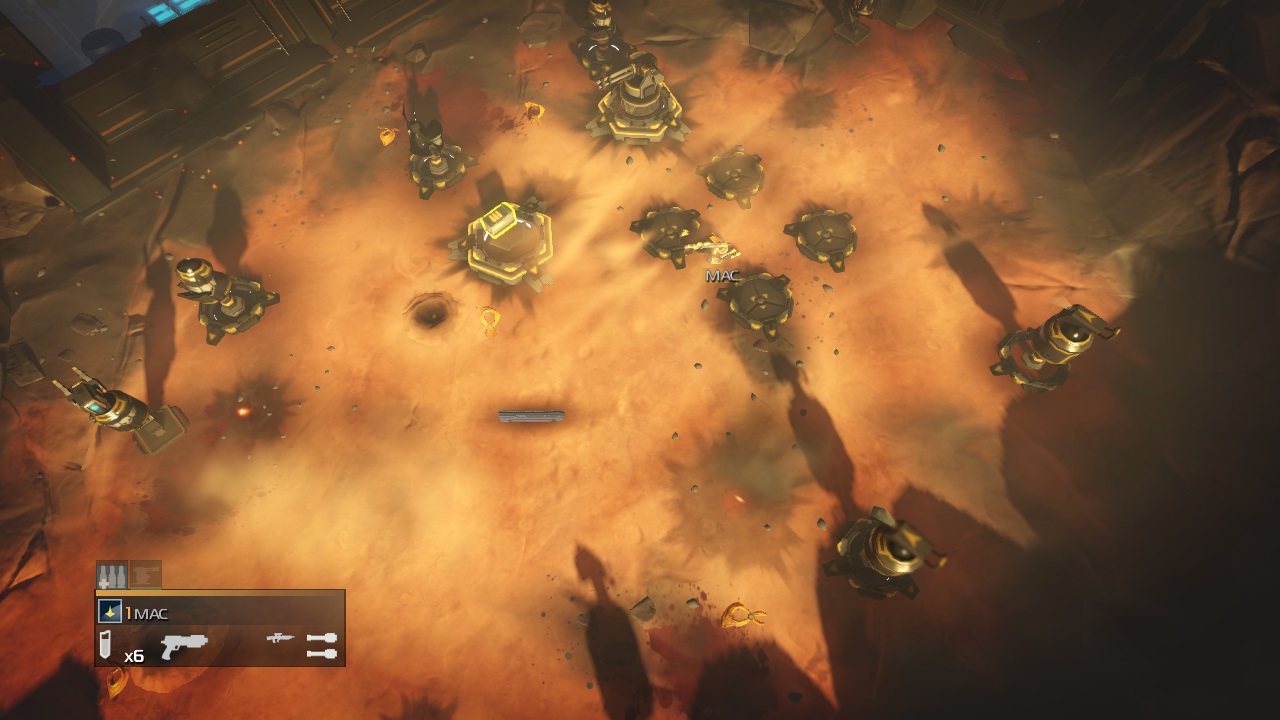Select the faded sentry turret stratagem icon
Viewport: 1280px width, 720px height.
click(x=146, y=575)
